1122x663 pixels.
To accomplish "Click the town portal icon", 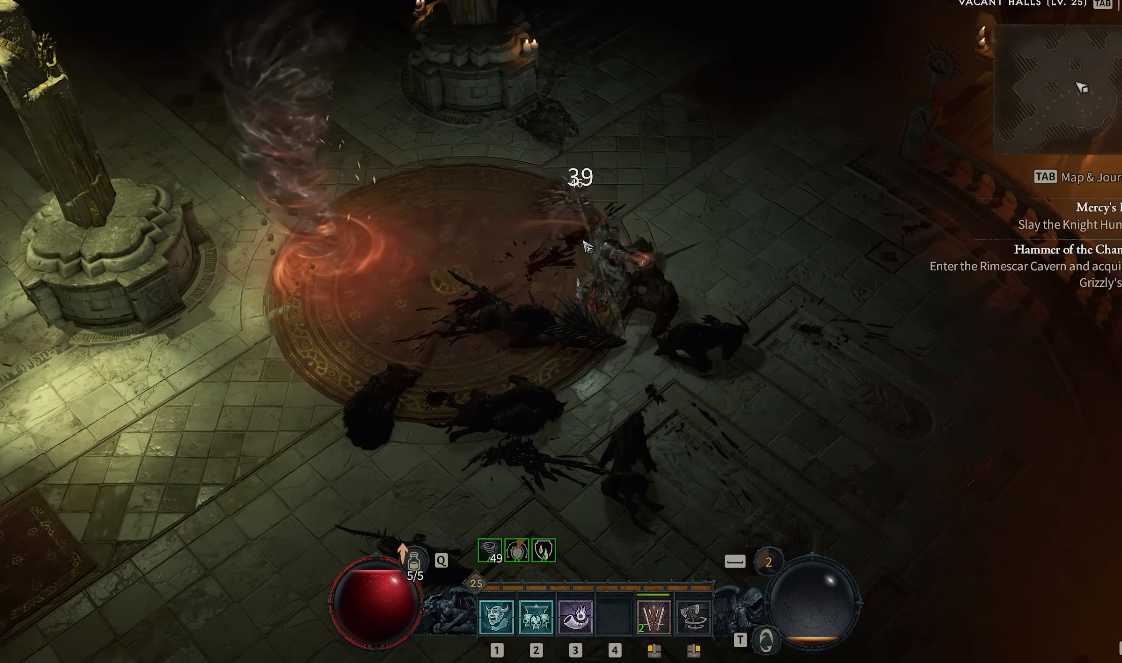I will click(765, 638).
